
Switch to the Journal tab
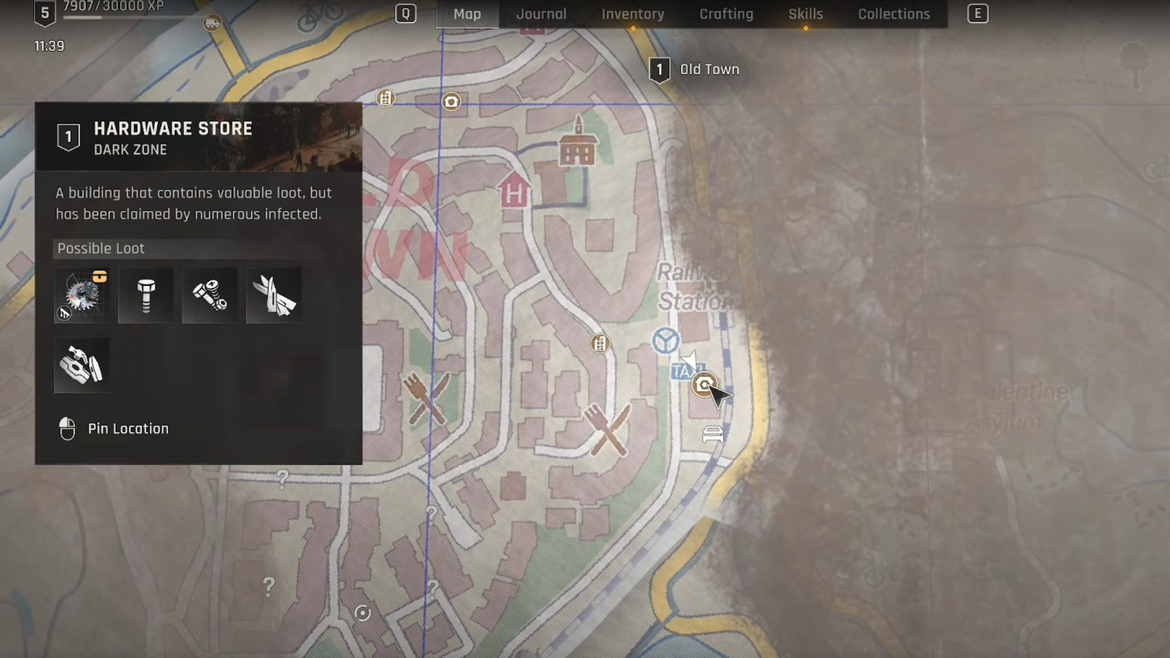(541, 14)
